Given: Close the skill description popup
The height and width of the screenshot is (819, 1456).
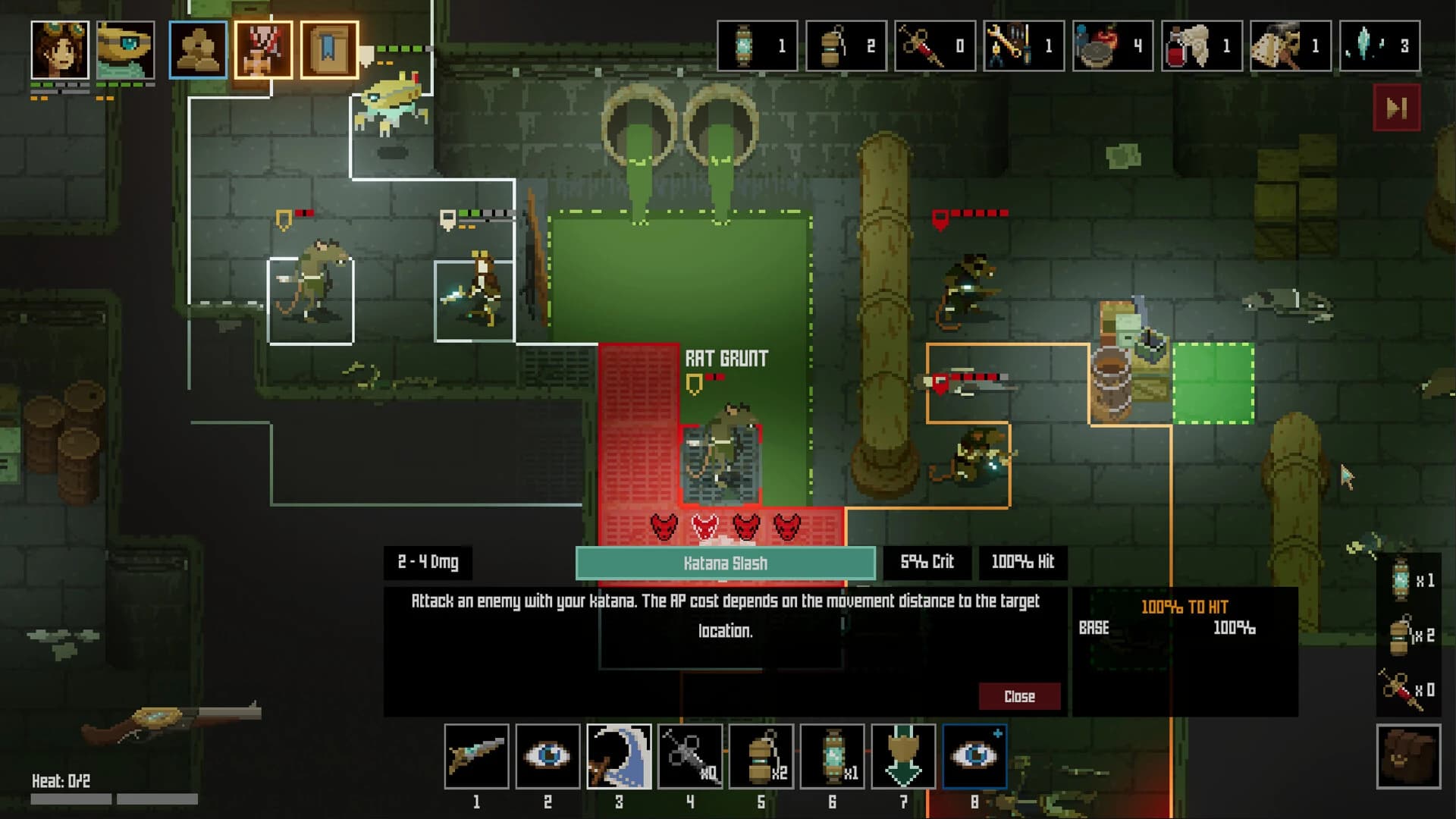Looking at the screenshot, I should pyautogui.click(x=1019, y=696).
